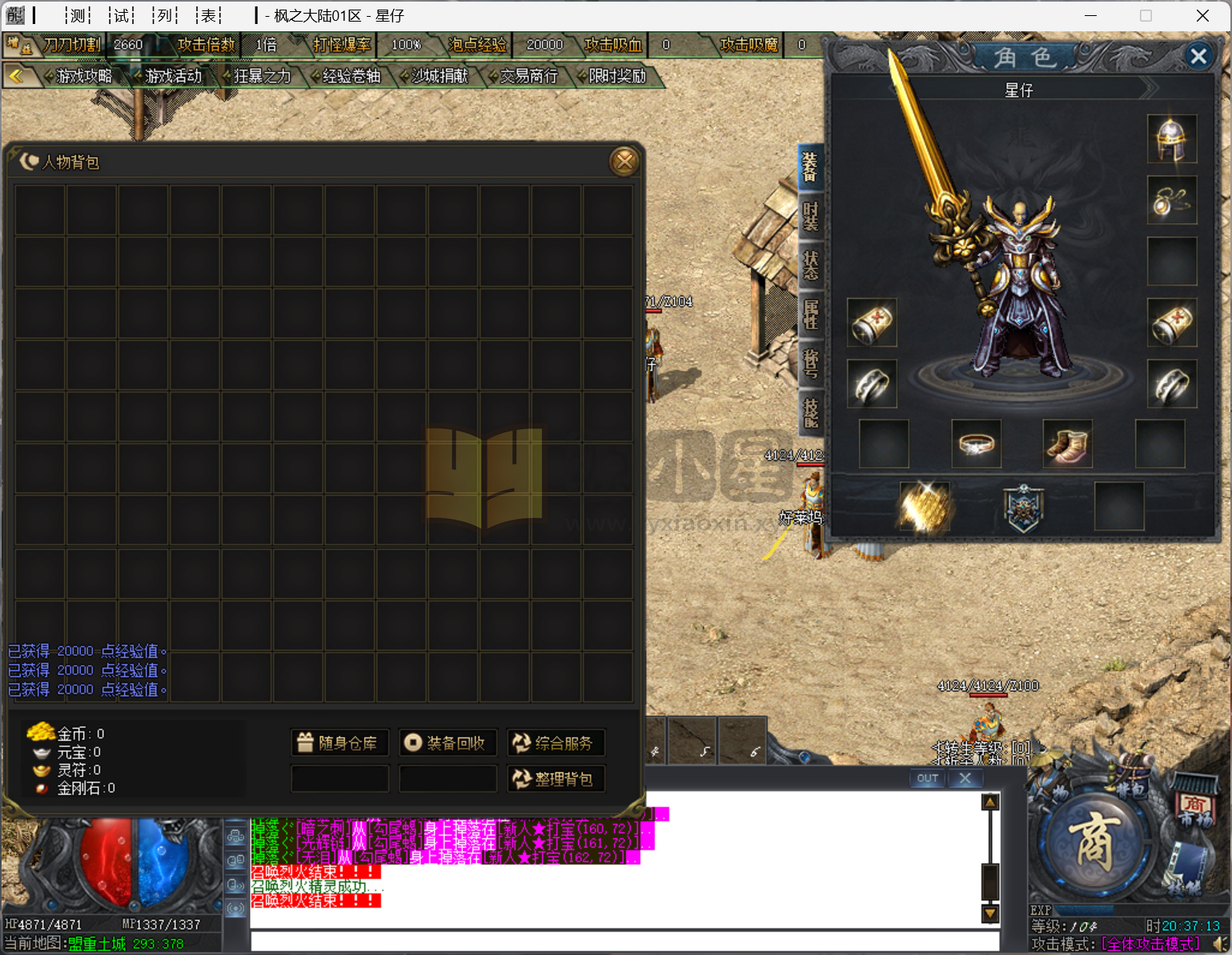Screen dimensions: 1232x955
Task: Select the equipped boots slot
Action: 1068,443
